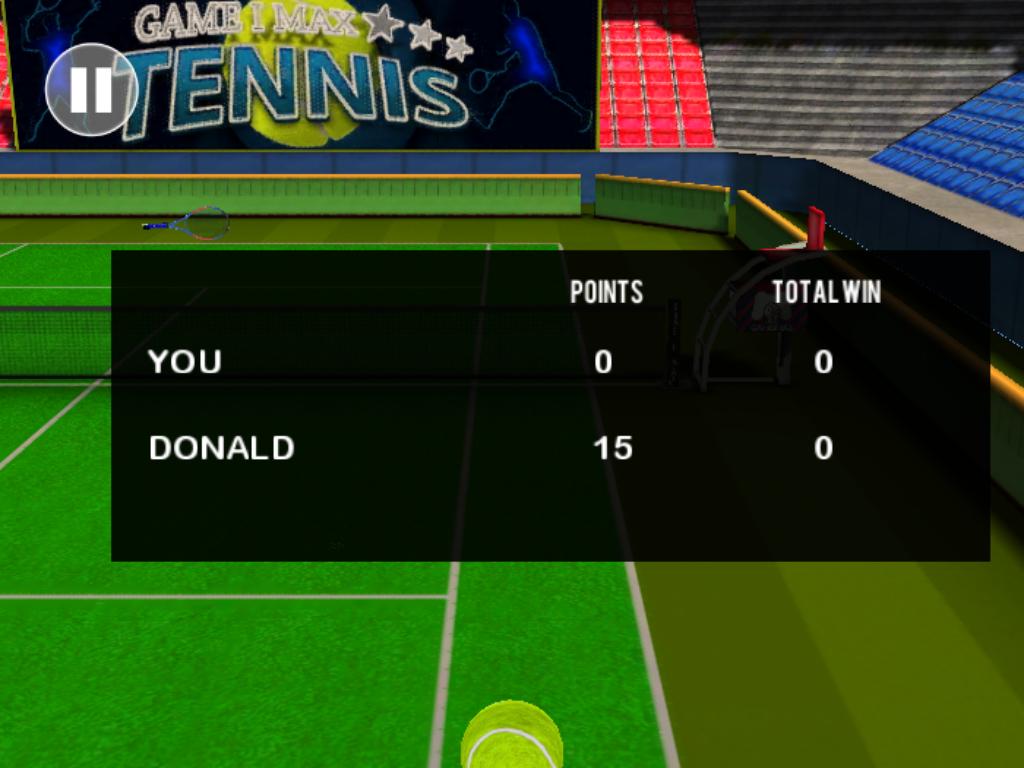Pause the game with the round button
The height and width of the screenshot is (768, 1024).
point(91,90)
